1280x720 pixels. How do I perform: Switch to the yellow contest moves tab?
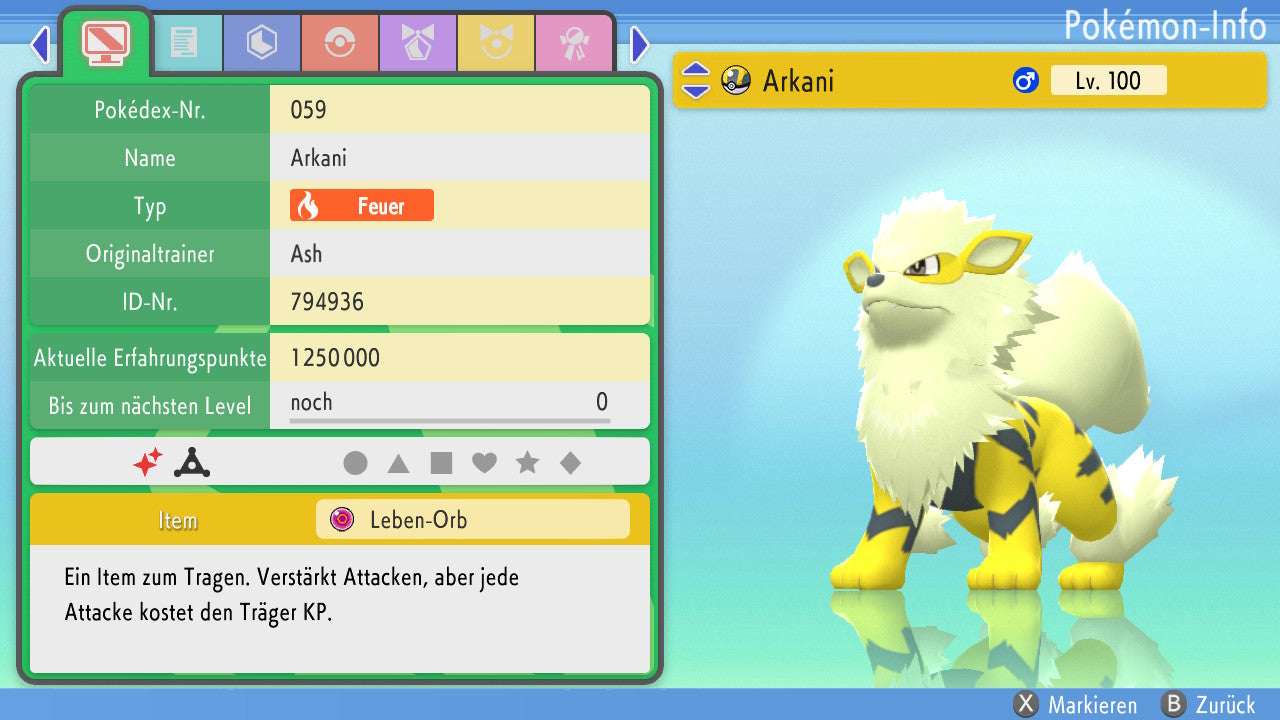(x=495, y=43)
